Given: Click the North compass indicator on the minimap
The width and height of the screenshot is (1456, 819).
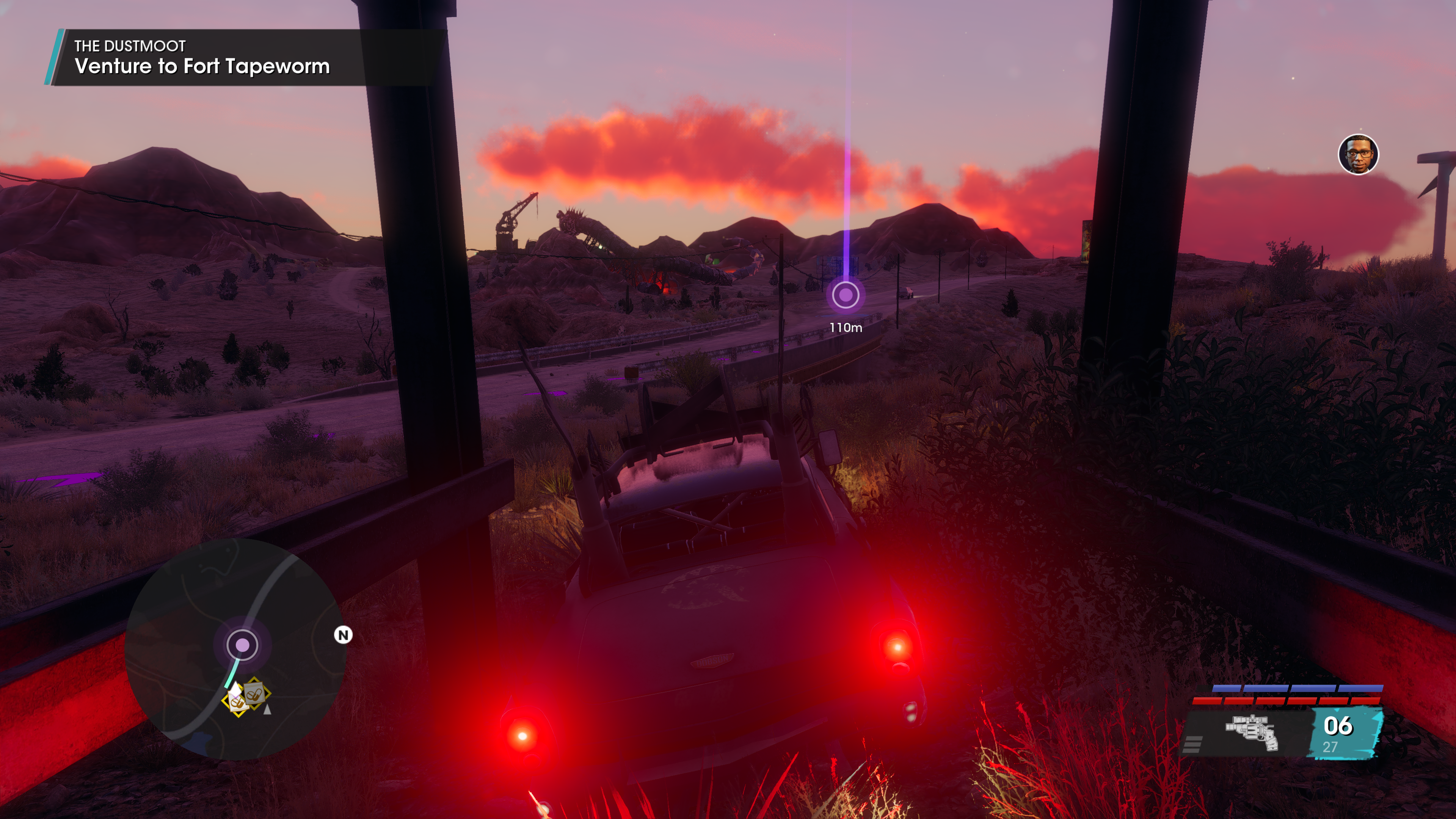Looking at the screenshot, I should 343,635.
